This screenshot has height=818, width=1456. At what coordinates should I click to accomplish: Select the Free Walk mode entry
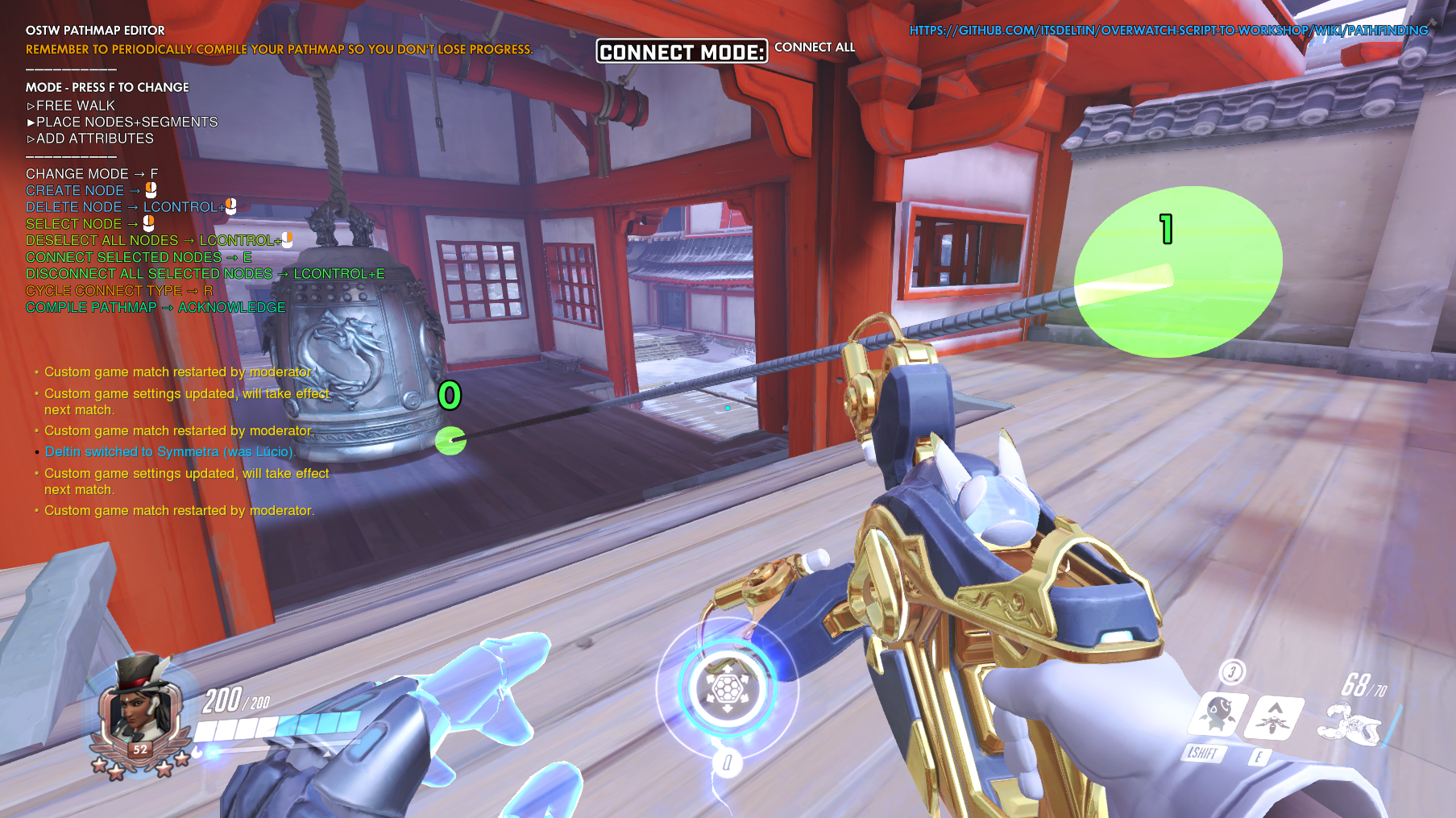pos(75,106)
